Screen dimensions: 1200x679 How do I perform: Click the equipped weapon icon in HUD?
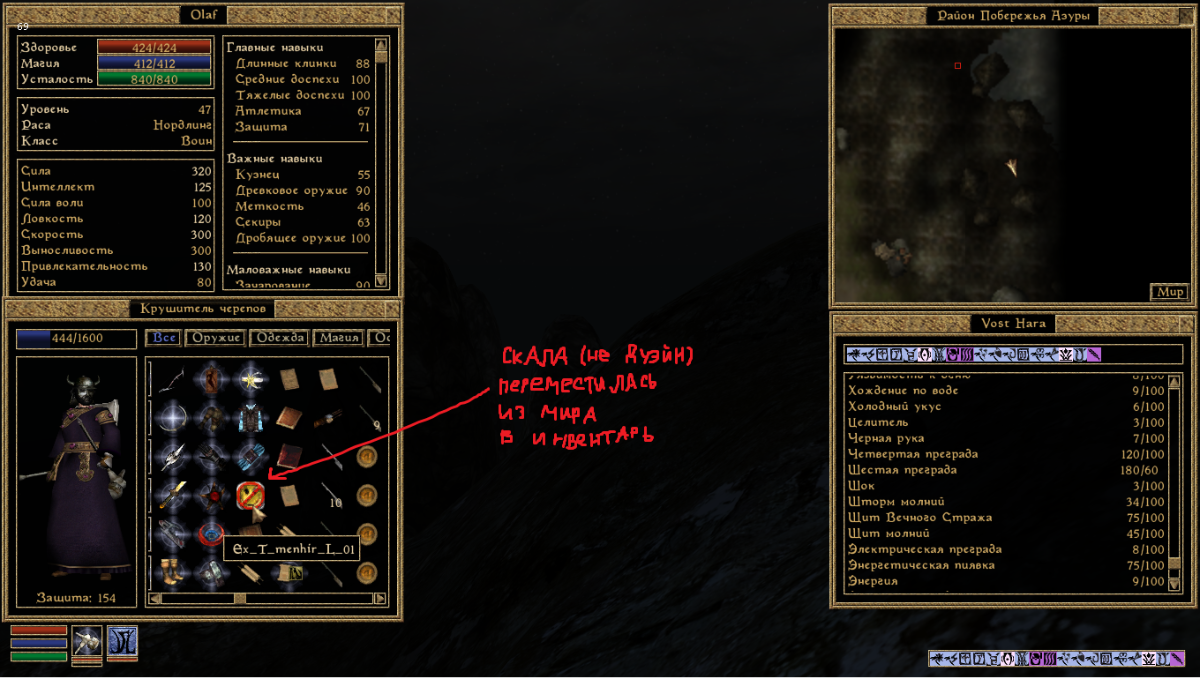[87, 641]
